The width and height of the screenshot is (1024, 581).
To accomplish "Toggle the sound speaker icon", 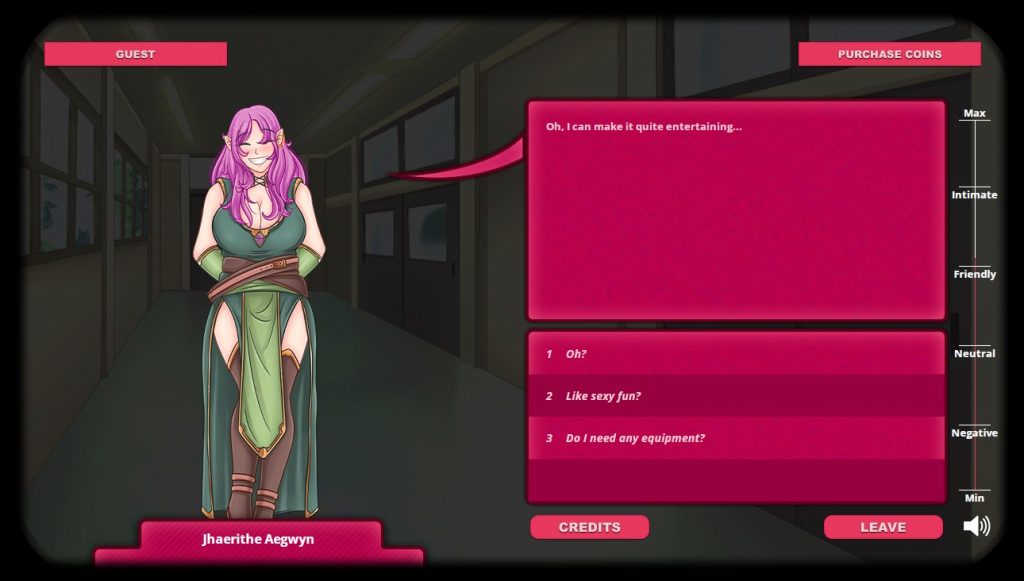I will click(976, 526).
